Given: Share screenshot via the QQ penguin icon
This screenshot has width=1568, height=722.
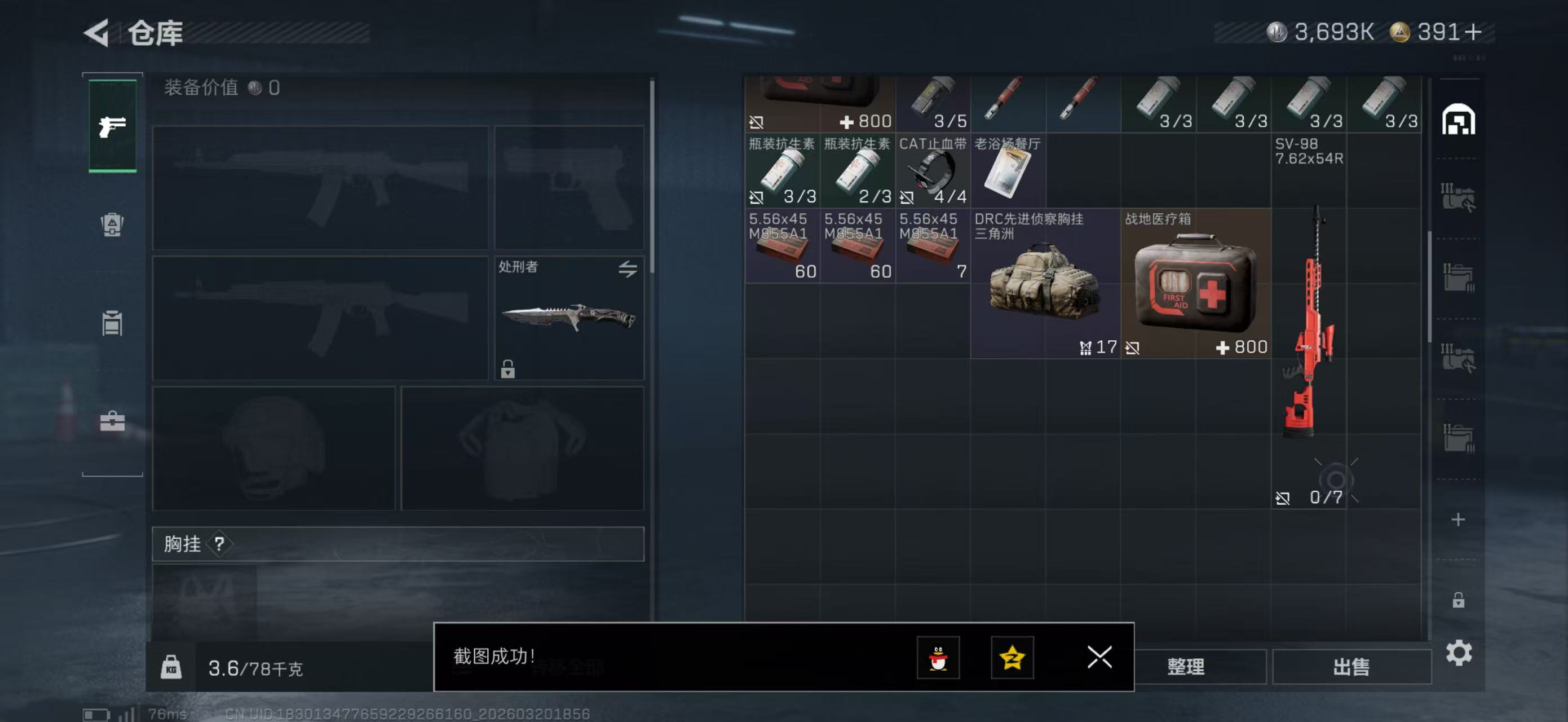Looking at the screenshot, I should 938,658.
